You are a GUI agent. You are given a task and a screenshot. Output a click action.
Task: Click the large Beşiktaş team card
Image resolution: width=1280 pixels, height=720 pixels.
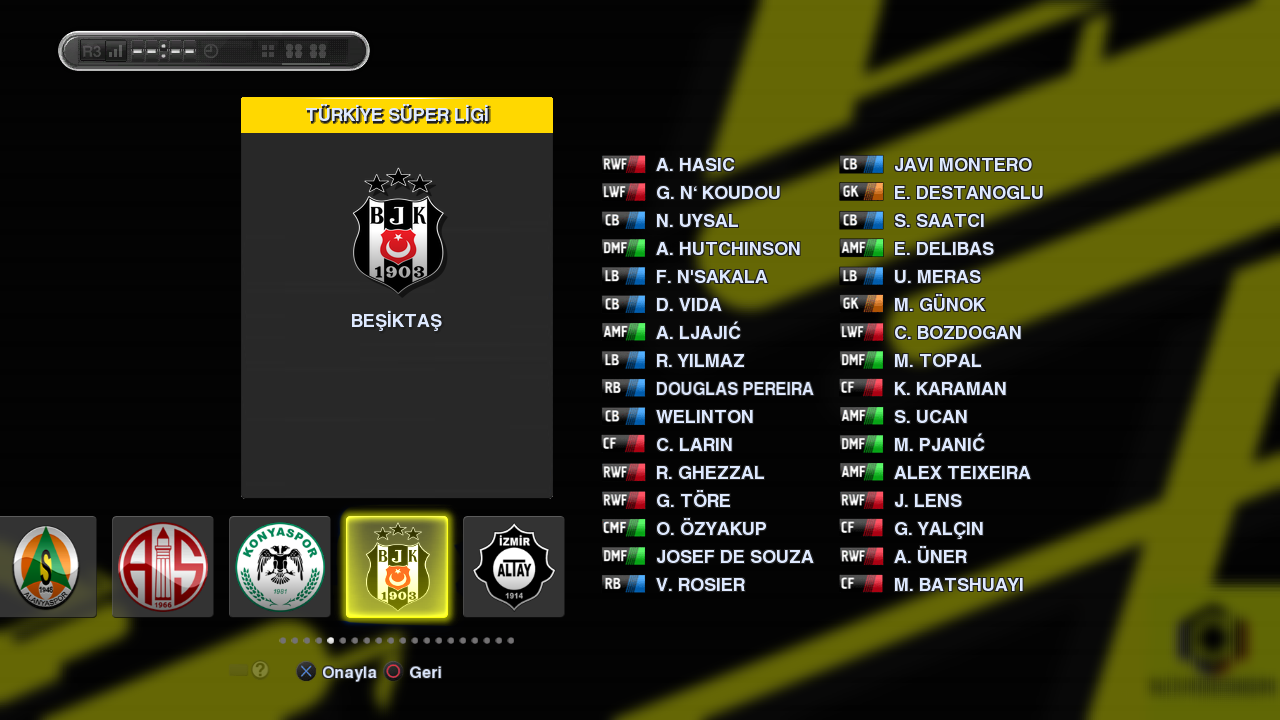[397, 300]
